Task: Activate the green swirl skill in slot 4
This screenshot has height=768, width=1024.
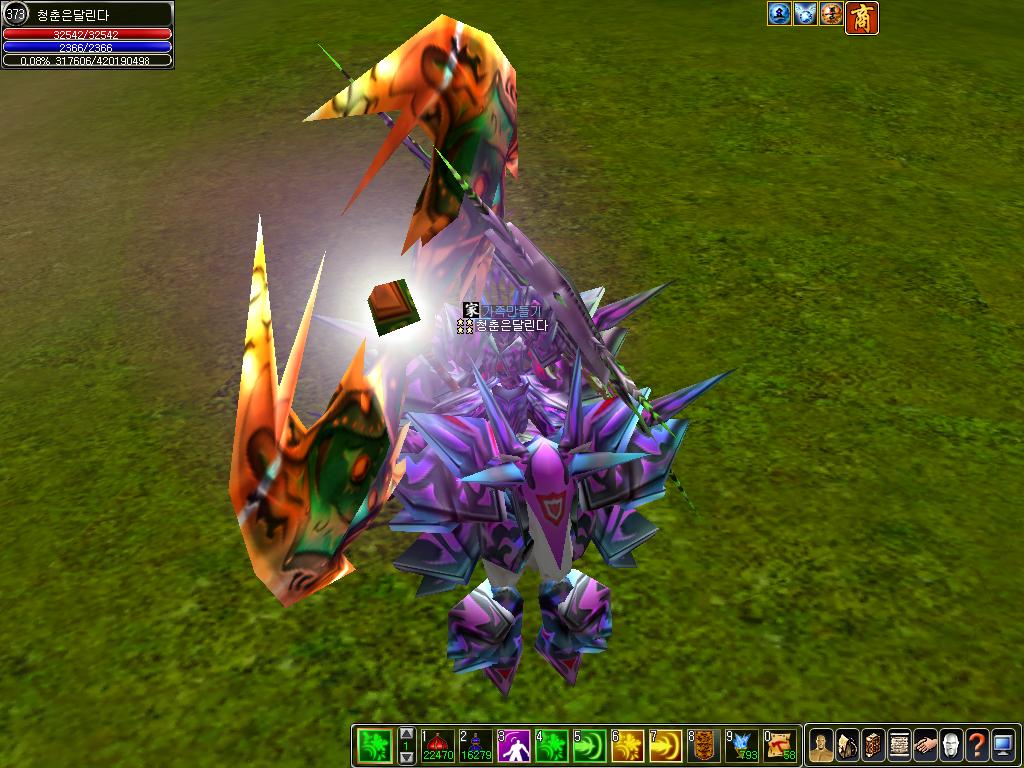Action: [551, 745]
